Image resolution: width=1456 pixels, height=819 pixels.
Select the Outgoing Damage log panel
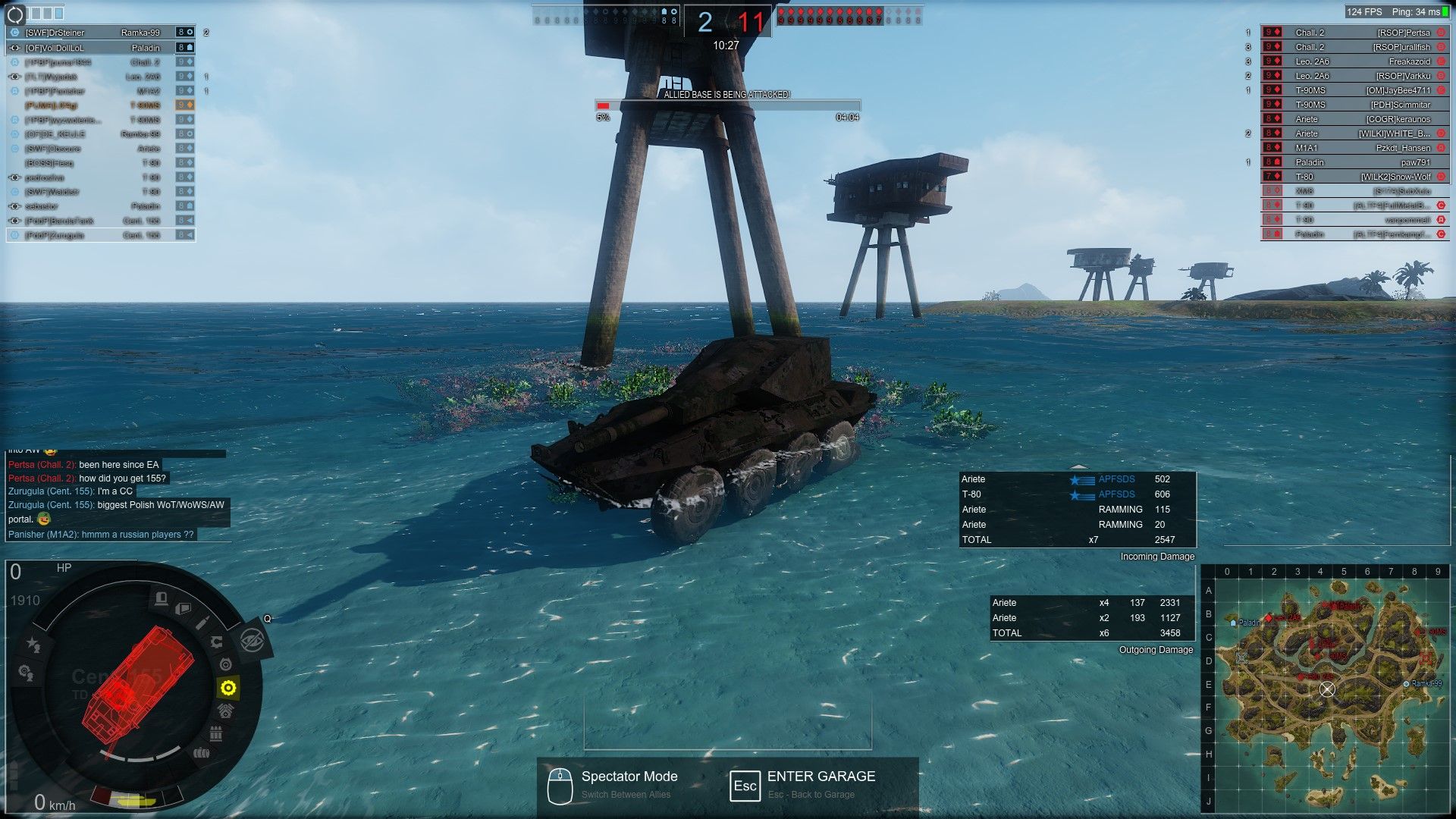pos(1092,618)
